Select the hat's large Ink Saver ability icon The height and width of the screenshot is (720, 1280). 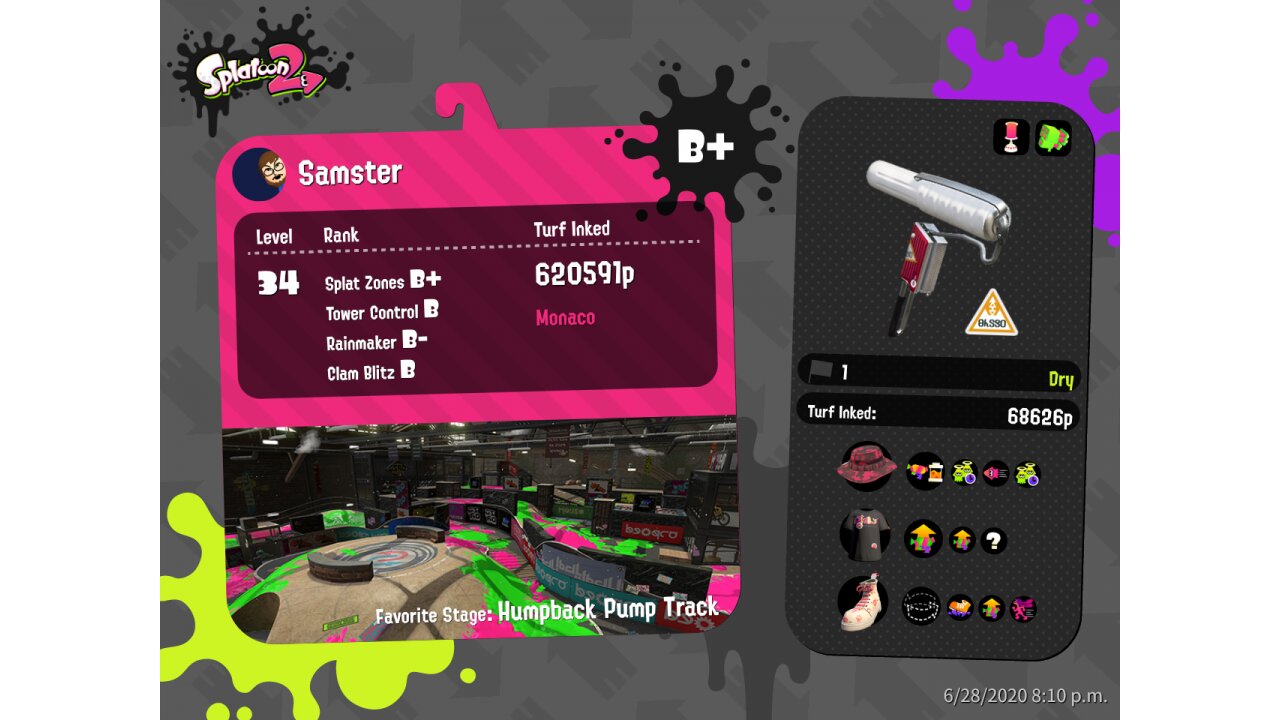coord(925,471)
